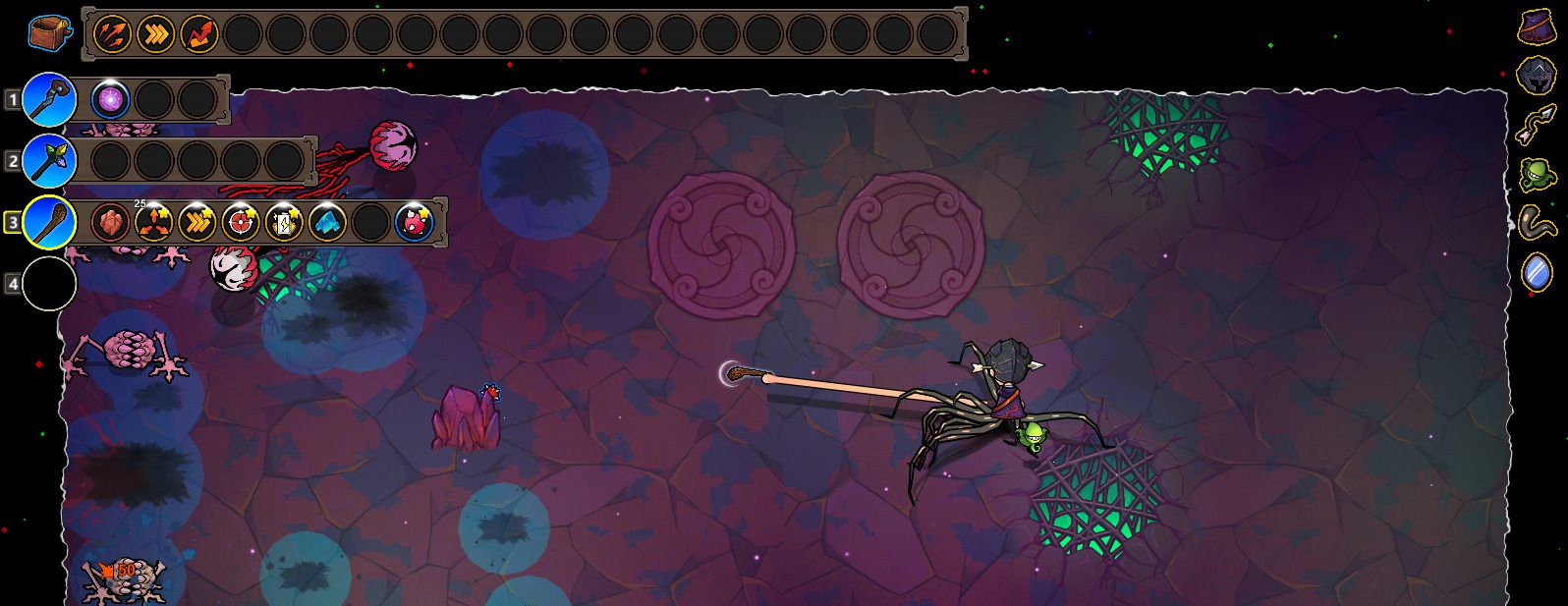1568x606 pixels.
Task: Click the three-way split arrows spell marked 25
Action: click(154, 222)
